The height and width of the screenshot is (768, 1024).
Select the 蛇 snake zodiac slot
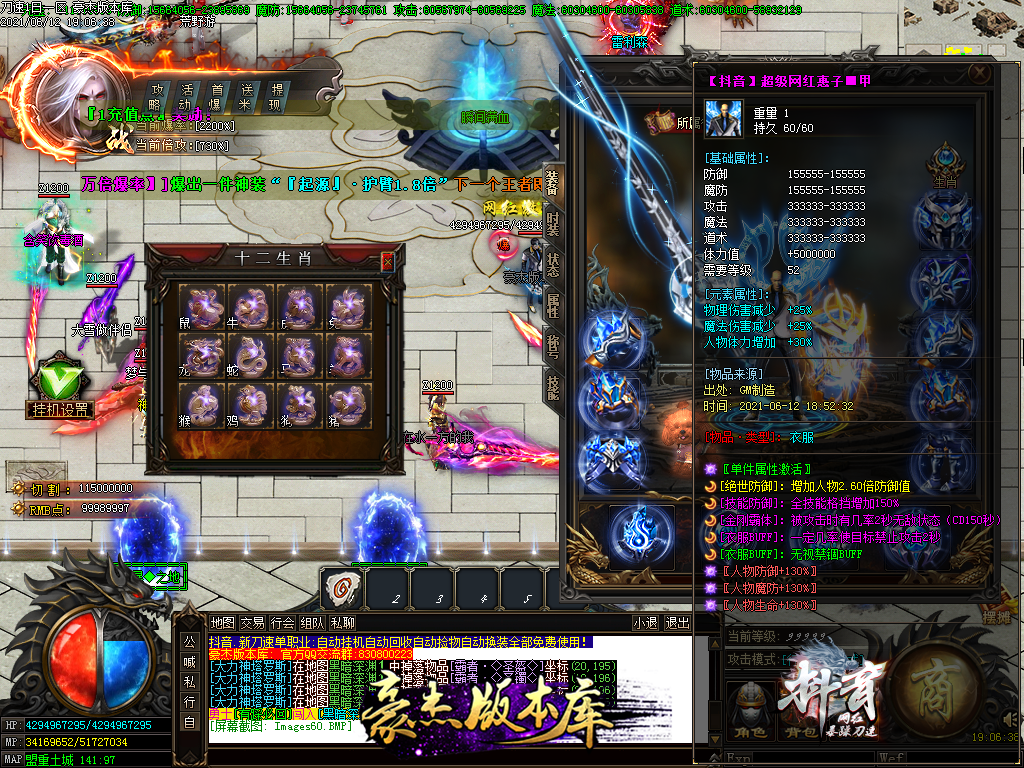pyautogui.click(x=253, y=354)
